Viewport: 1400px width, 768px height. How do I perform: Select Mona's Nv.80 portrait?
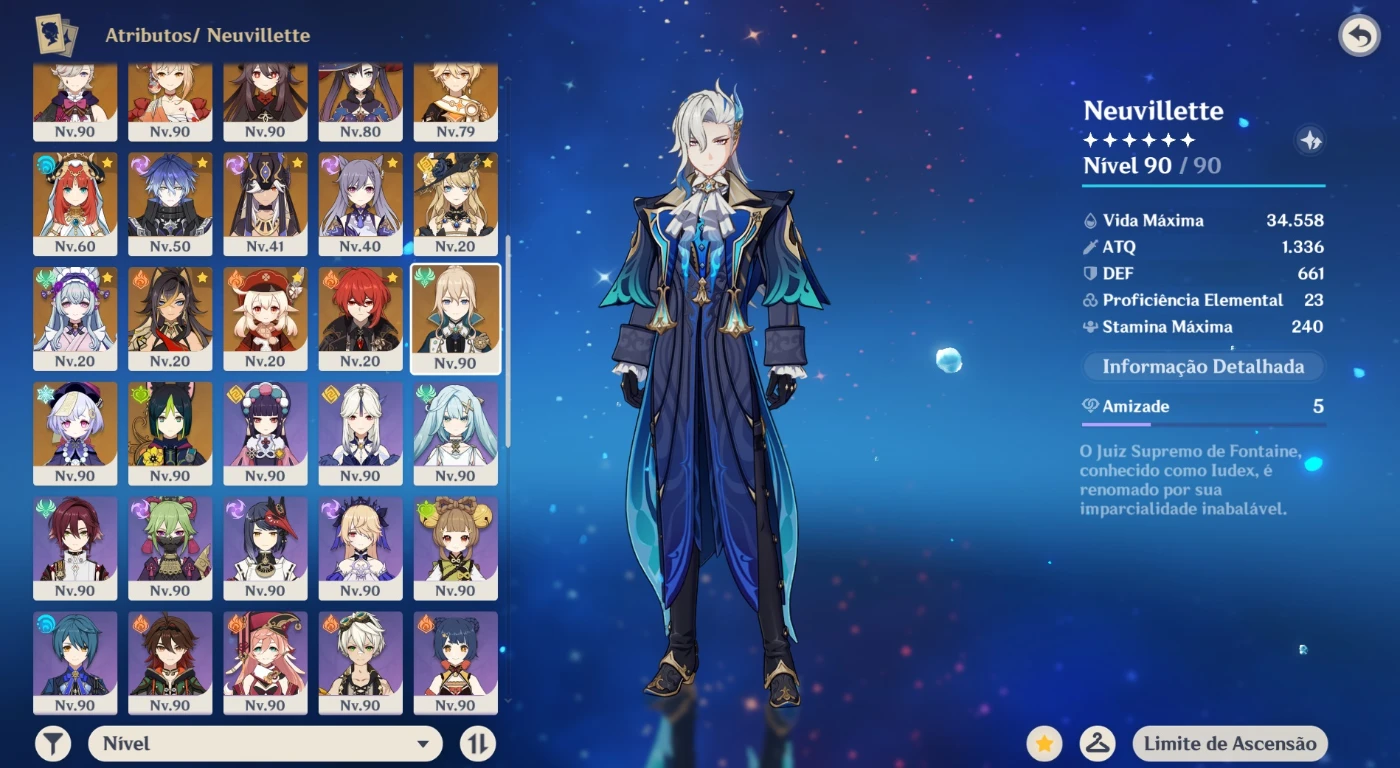pos(362,98)
